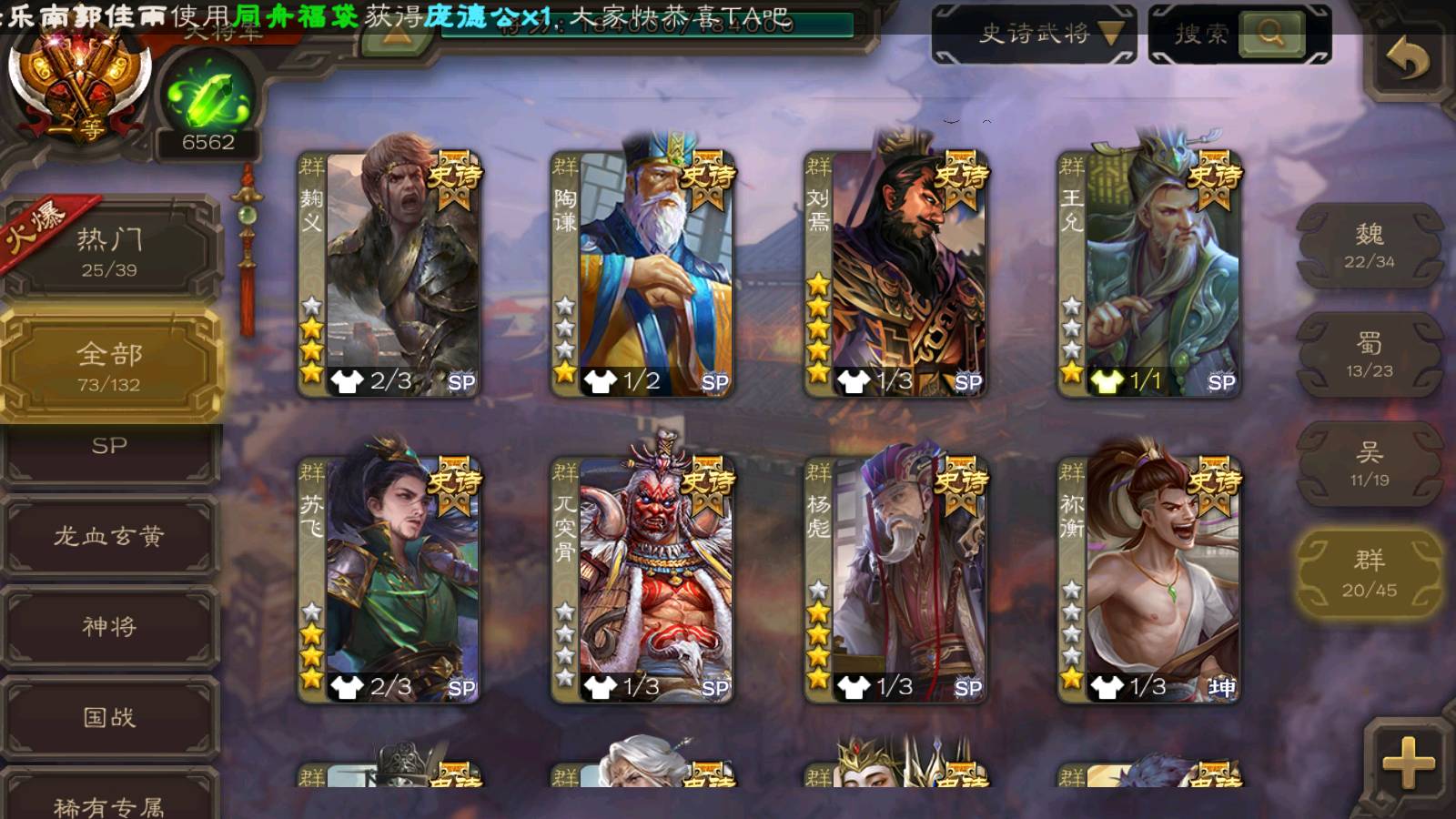
Task: Click the golden plus button
Action: point(1407,761)
